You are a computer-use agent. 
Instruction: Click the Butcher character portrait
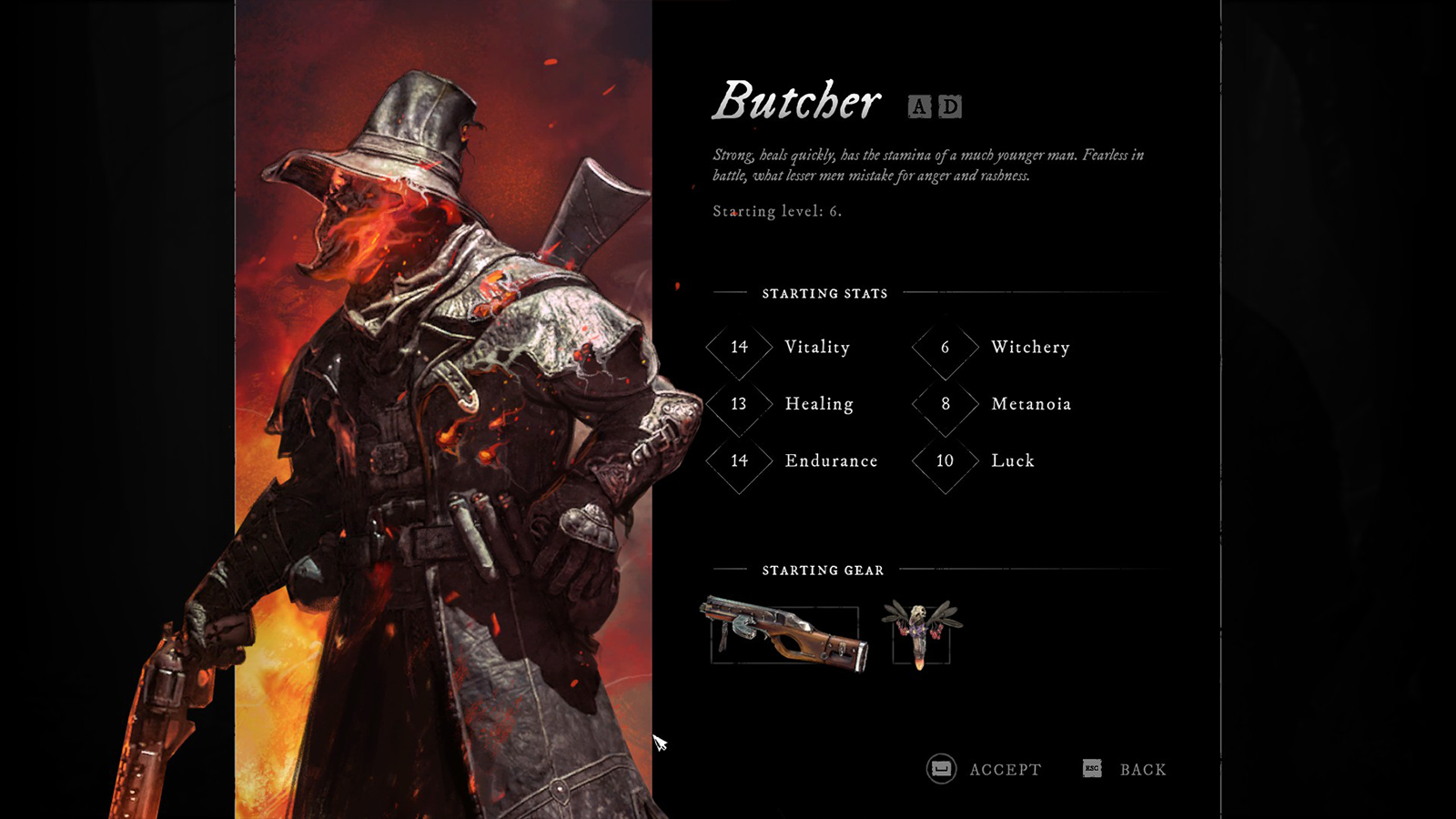(428, 409)
